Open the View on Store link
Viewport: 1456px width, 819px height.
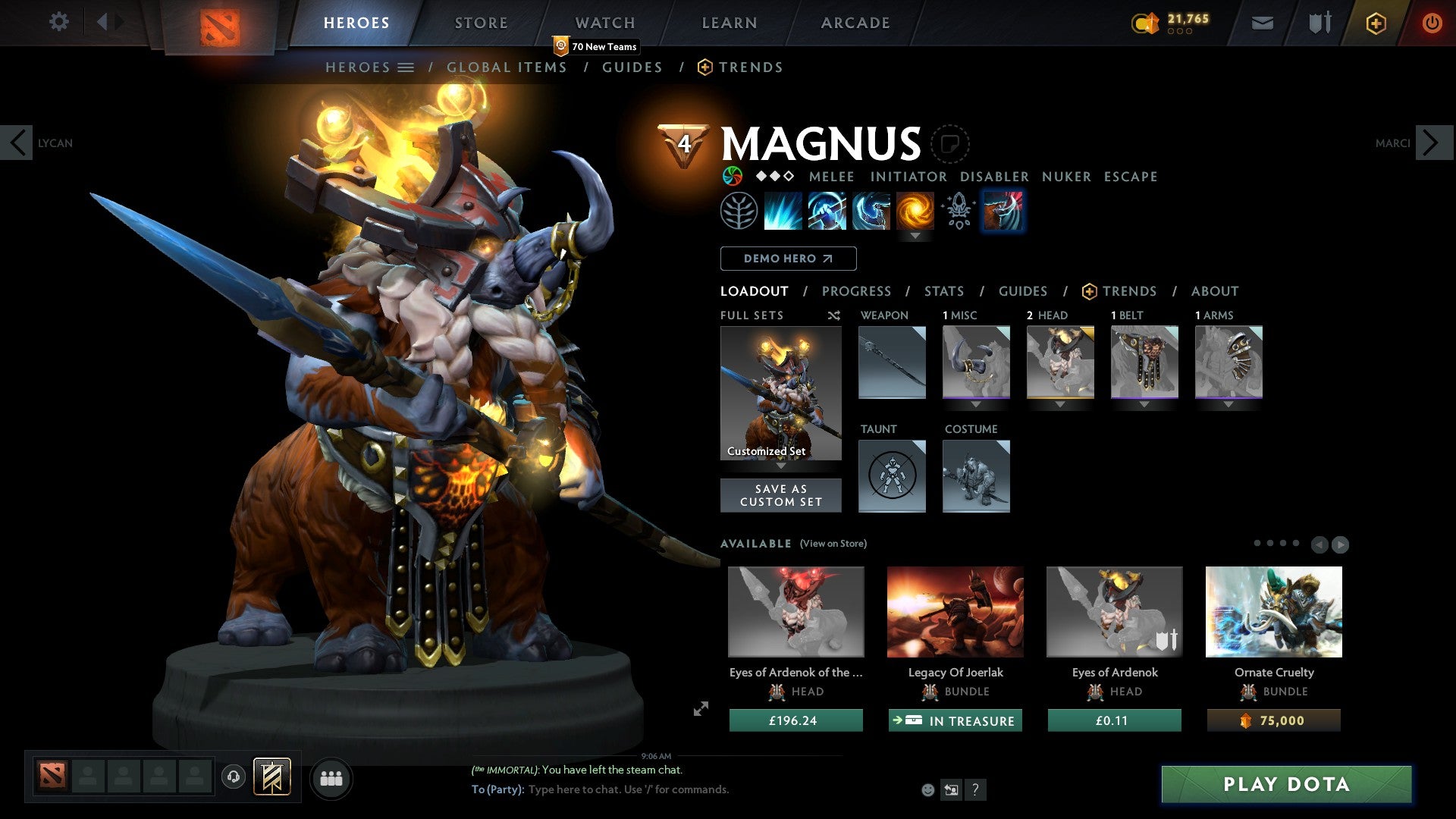point(833,544)
